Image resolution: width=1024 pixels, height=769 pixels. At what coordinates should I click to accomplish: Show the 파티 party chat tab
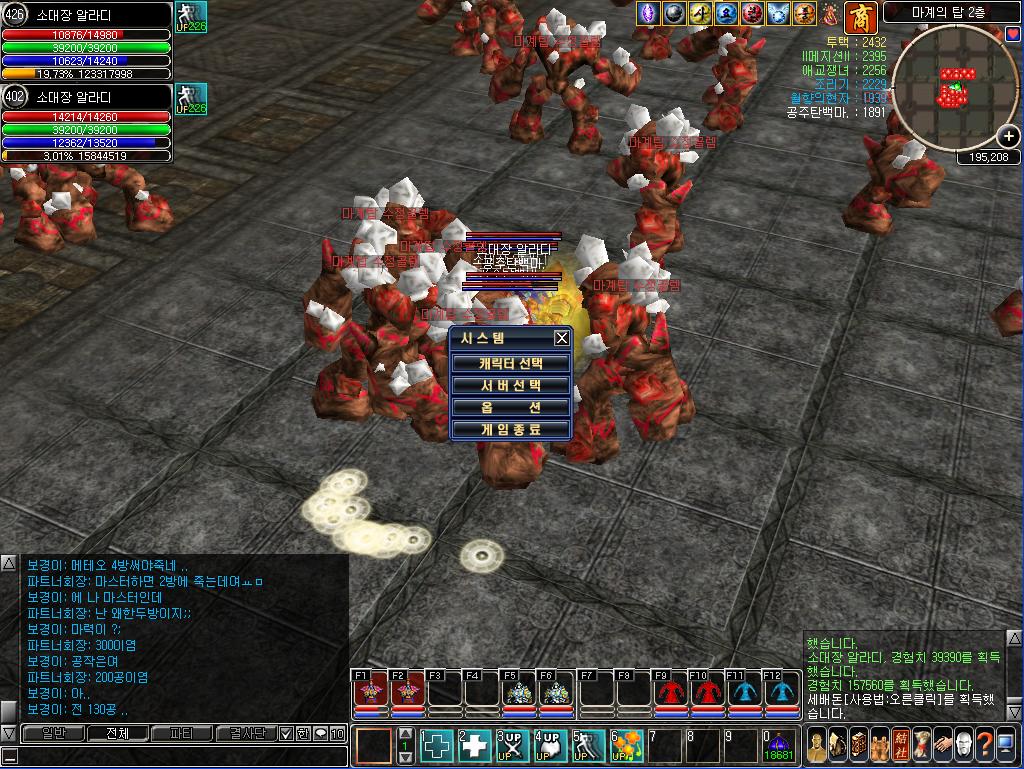(x=182, y=734)
